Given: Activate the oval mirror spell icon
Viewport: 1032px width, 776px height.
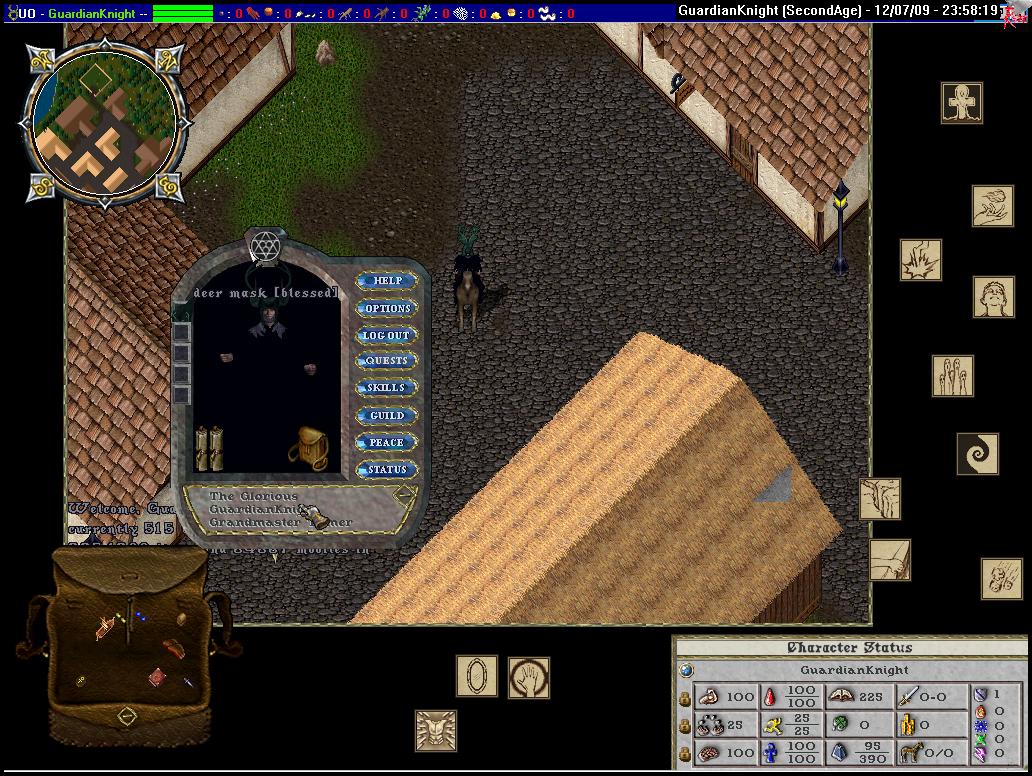Looking at the screenshot, I should coord(477,676).
